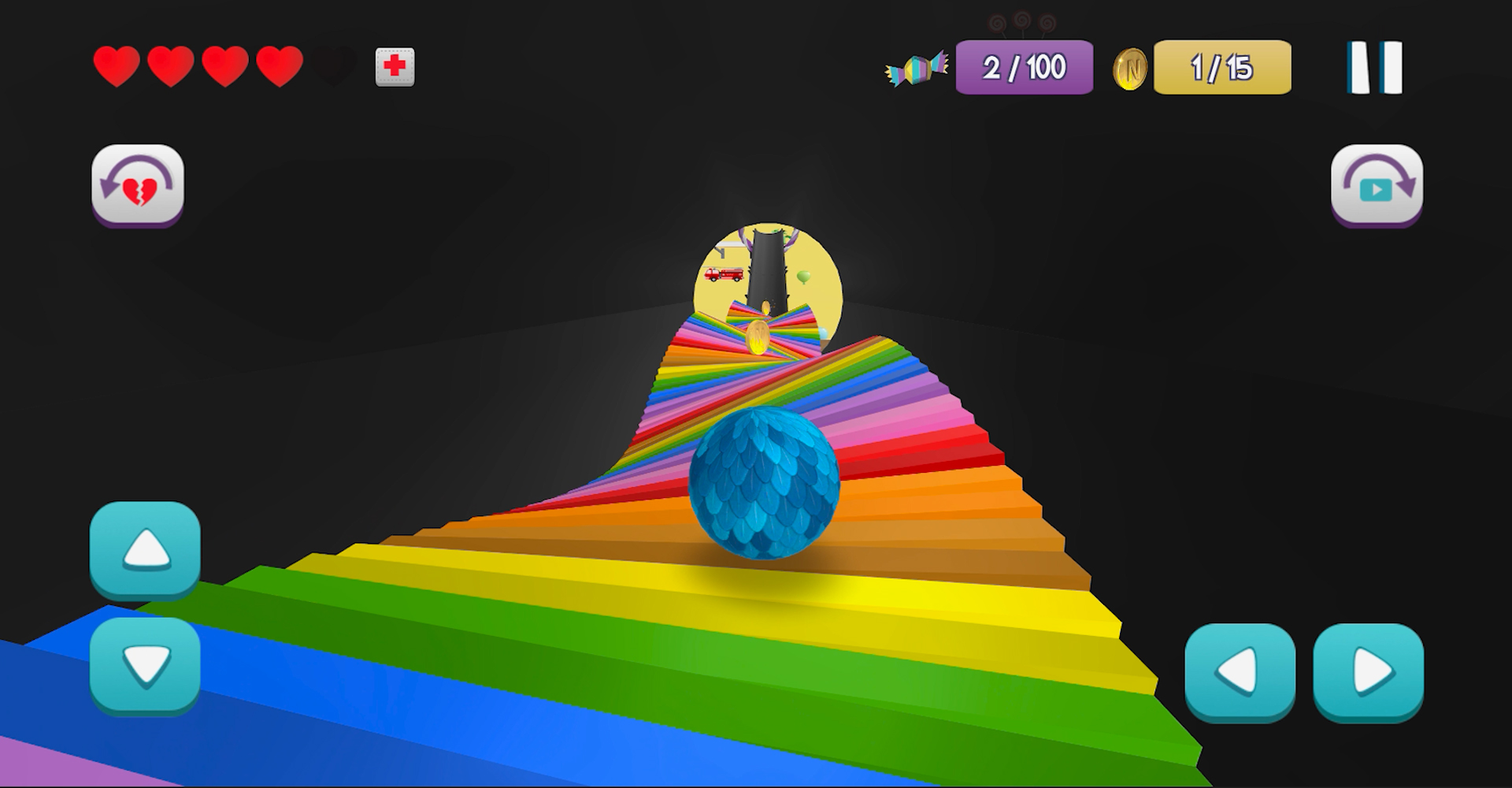Tap the up arrow movement button
The image size is (1512, 788).
pyautogui.click(x=146, y=549)
